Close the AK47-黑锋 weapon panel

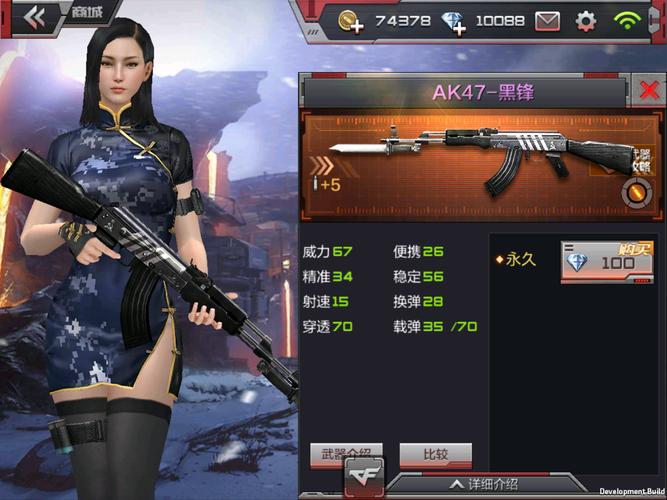[x=649, y=91]
